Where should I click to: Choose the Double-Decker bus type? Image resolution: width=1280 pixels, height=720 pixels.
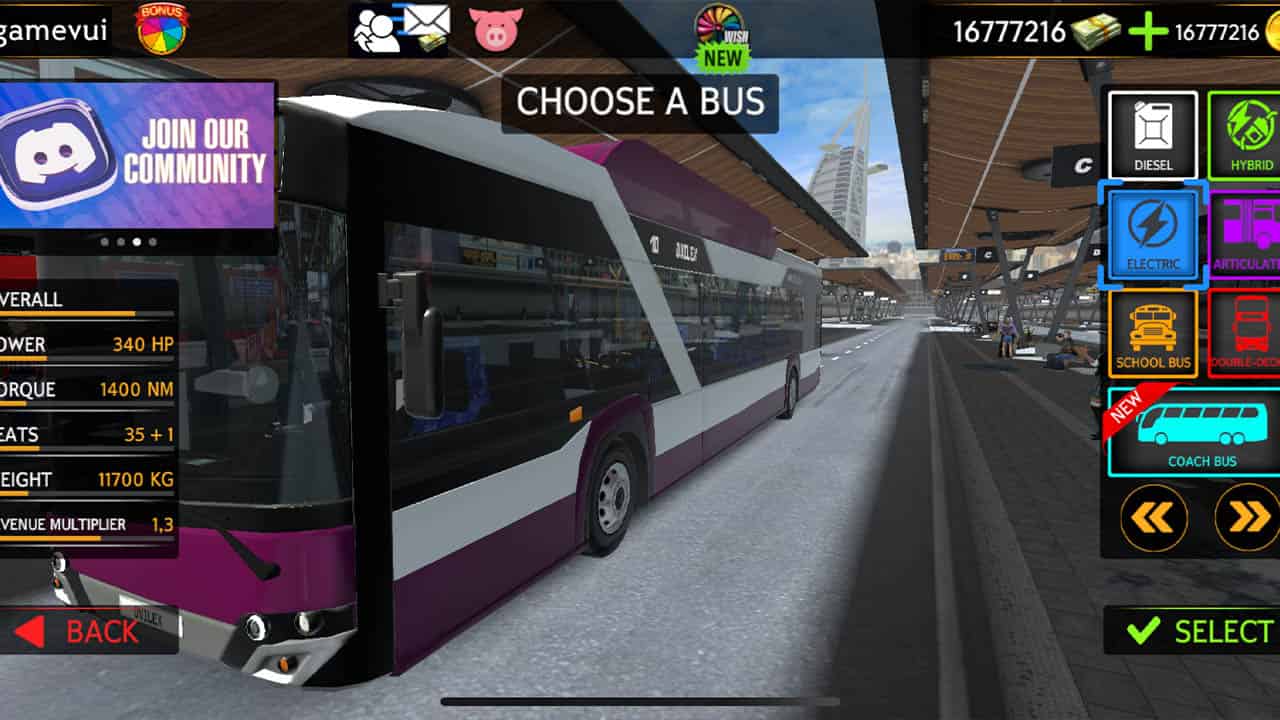pos(1246,332)
